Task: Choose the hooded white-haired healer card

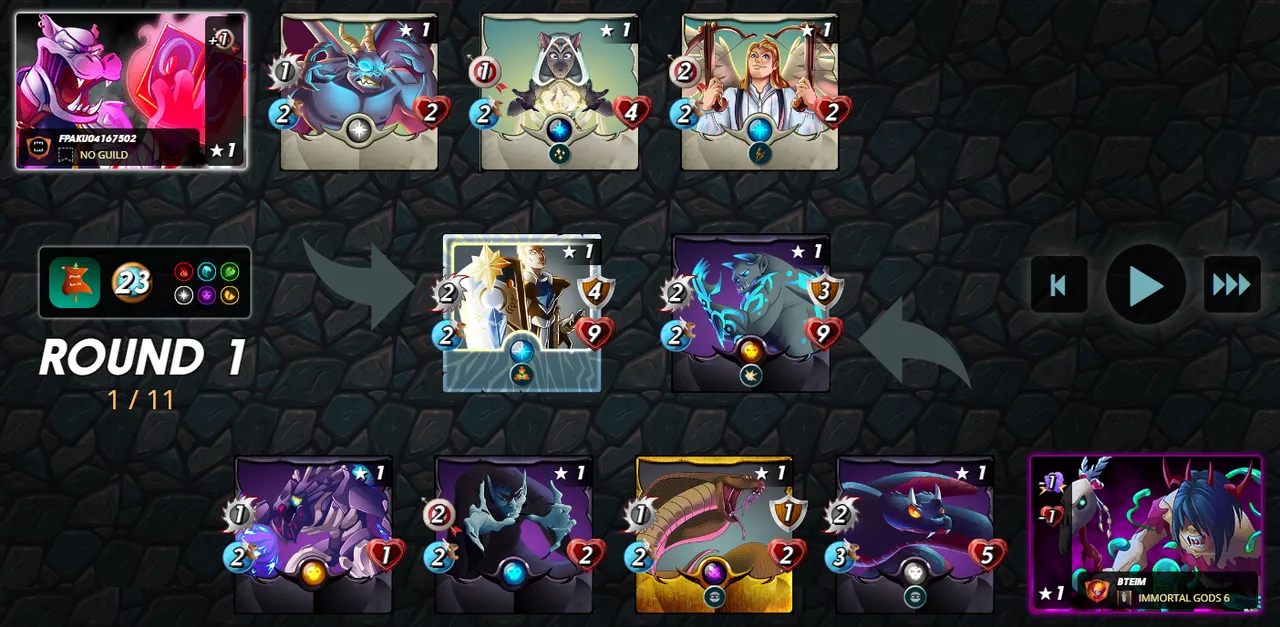Action: (x=559, y=91)
